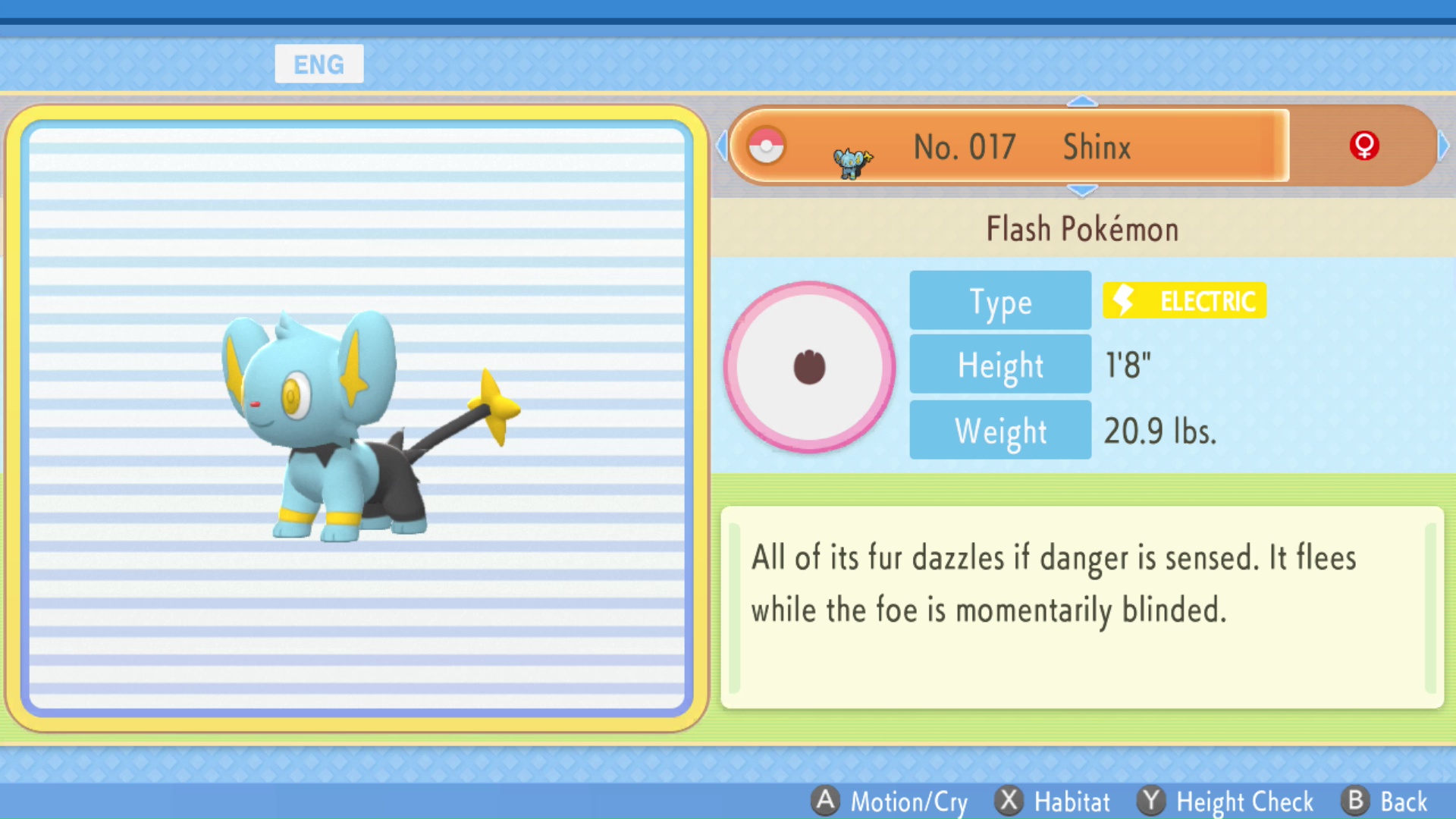Viewport: 1456px width, 819px height.
Task: Click the Electric type icon
Action: [1184, 300]
